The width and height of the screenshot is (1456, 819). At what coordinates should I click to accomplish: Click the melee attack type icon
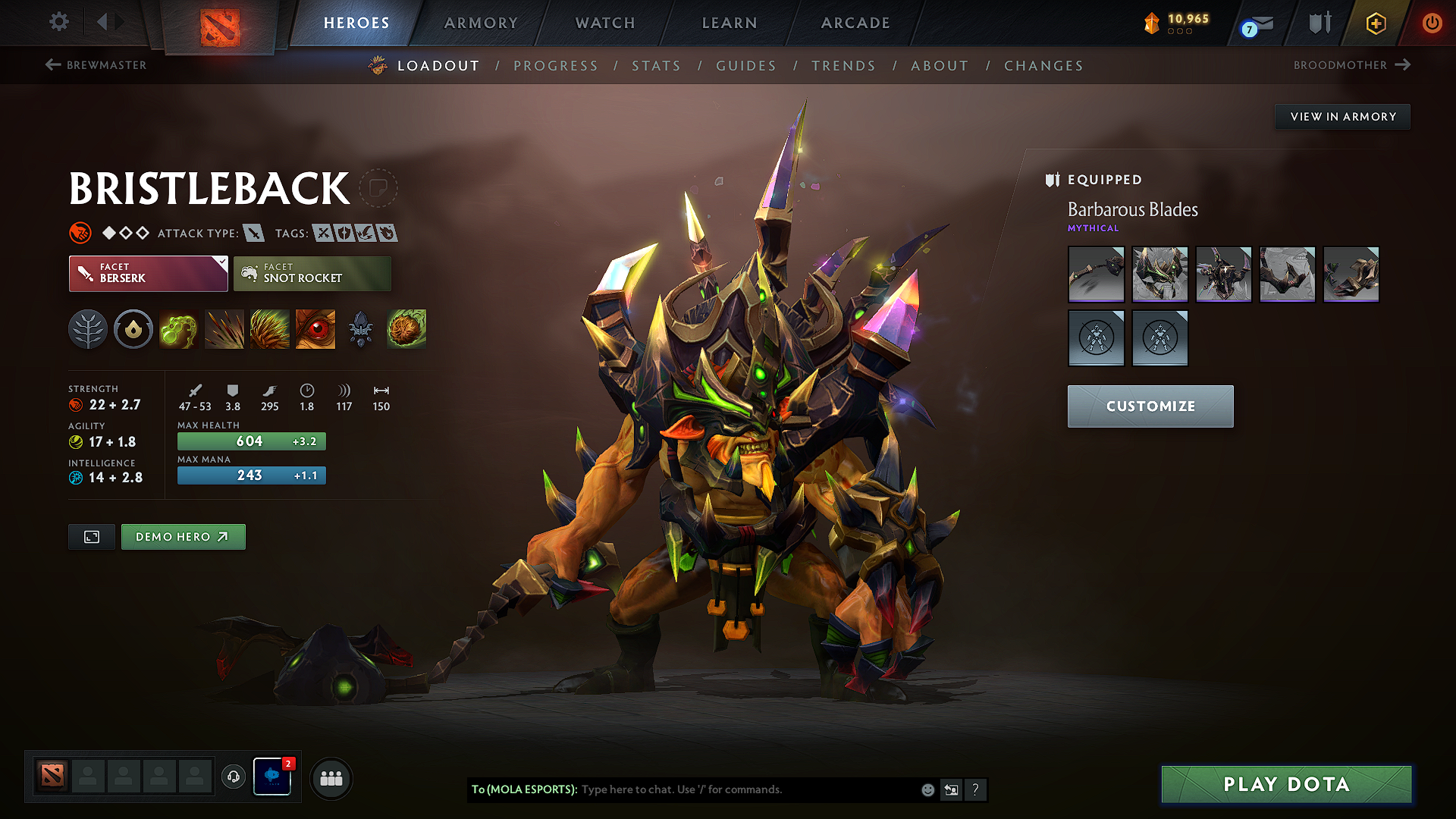253,233
